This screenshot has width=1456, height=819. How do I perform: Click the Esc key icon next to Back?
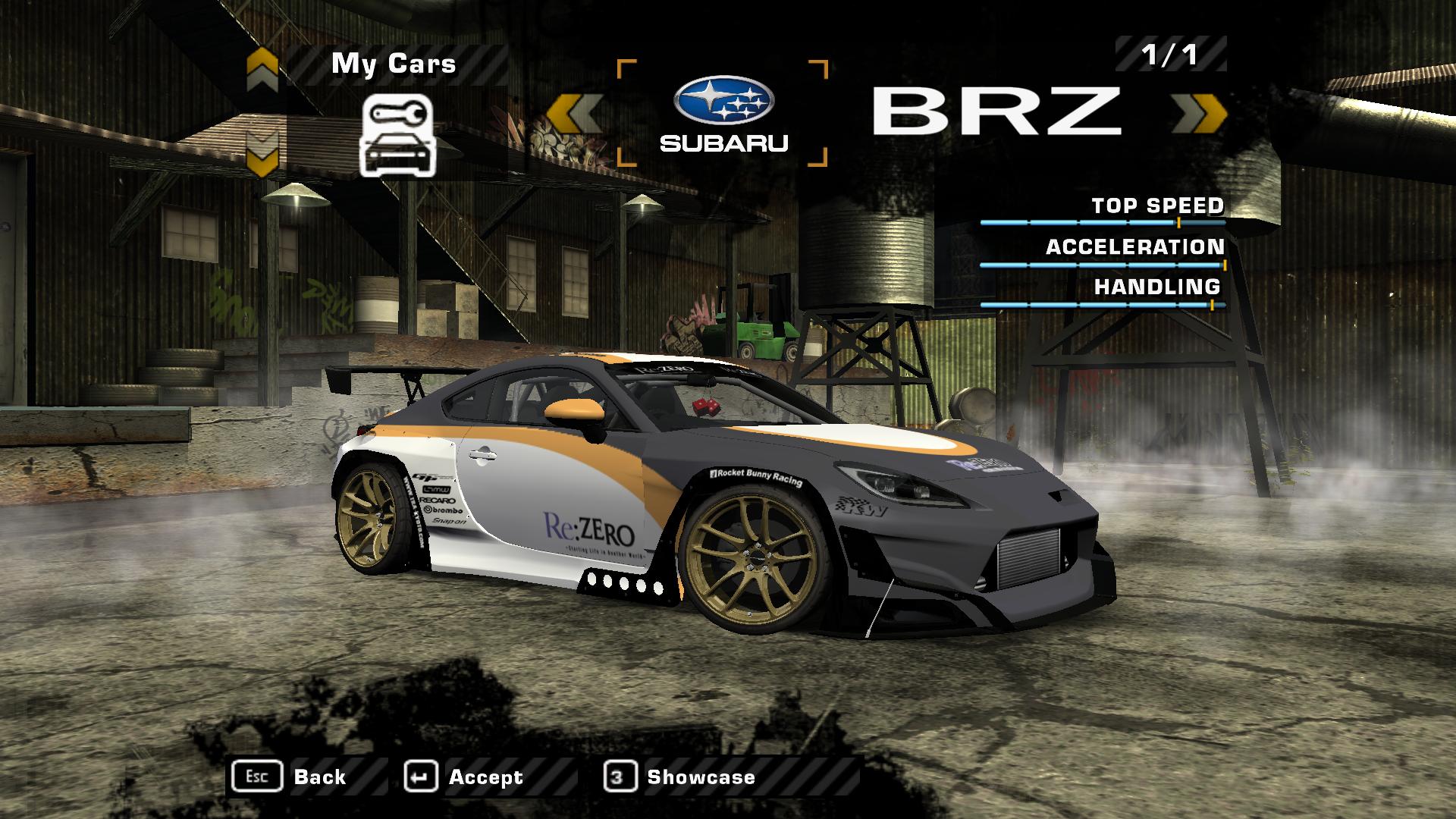(x=258, y=776)
